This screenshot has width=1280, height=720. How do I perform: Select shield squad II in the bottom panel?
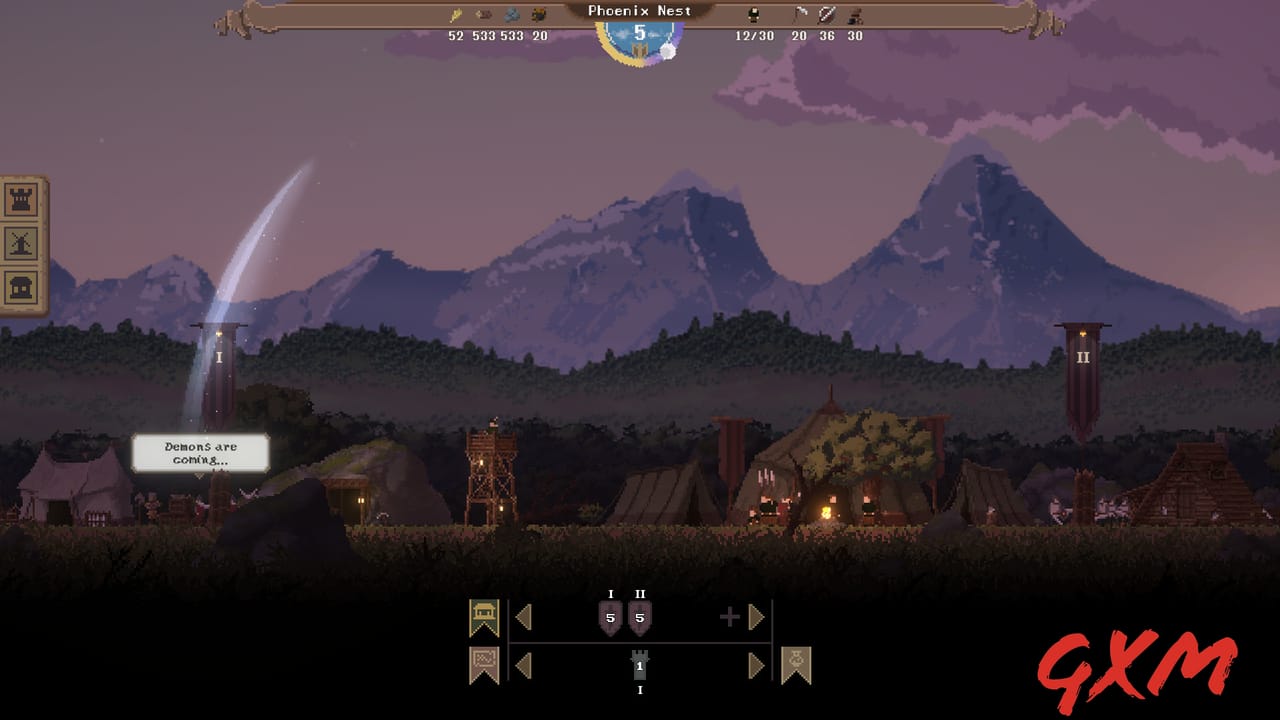click(x=641, y=618)
